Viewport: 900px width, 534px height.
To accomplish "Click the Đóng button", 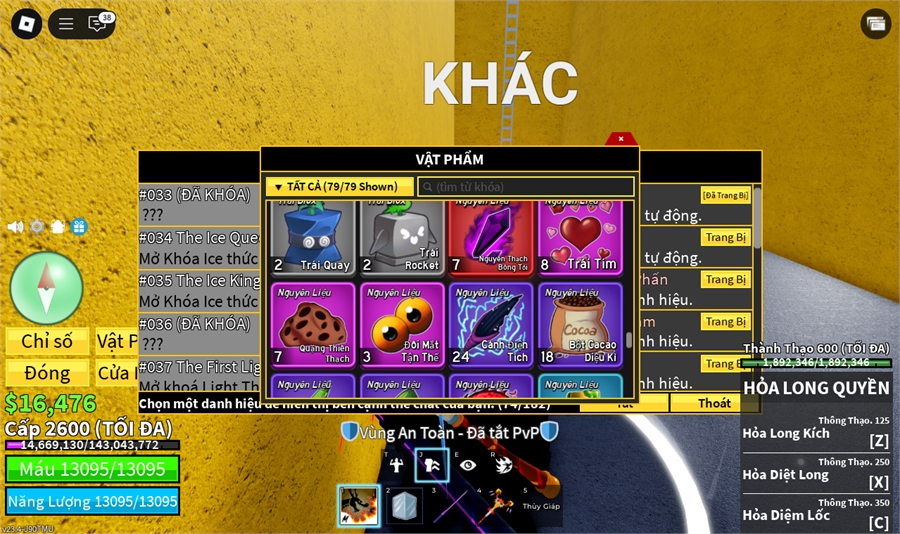I will click(x=47, y=373).
